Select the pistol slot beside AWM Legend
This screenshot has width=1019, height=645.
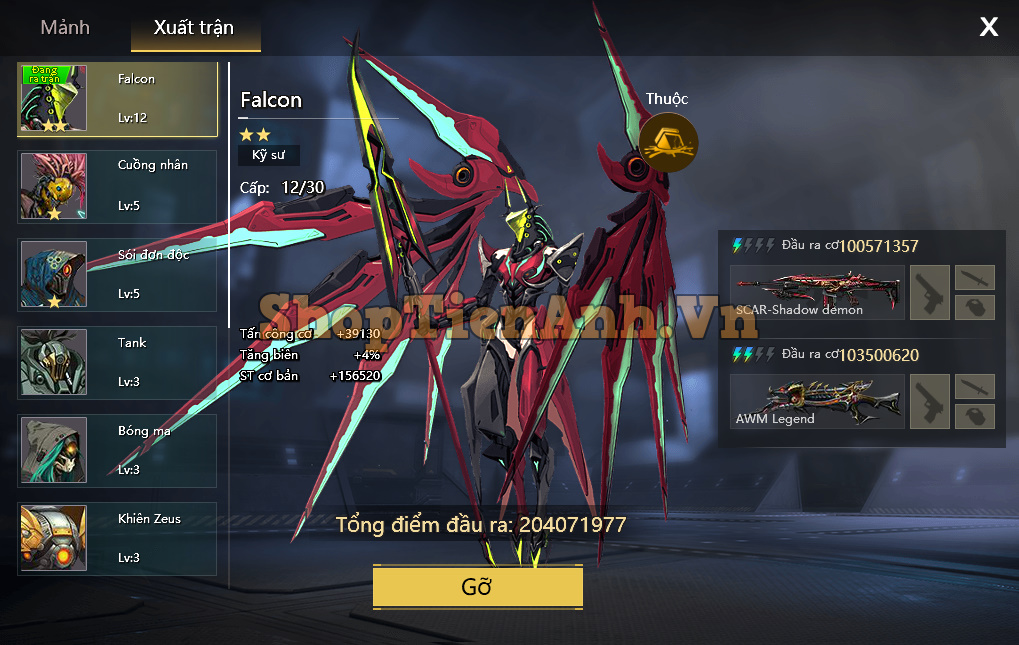930,402
